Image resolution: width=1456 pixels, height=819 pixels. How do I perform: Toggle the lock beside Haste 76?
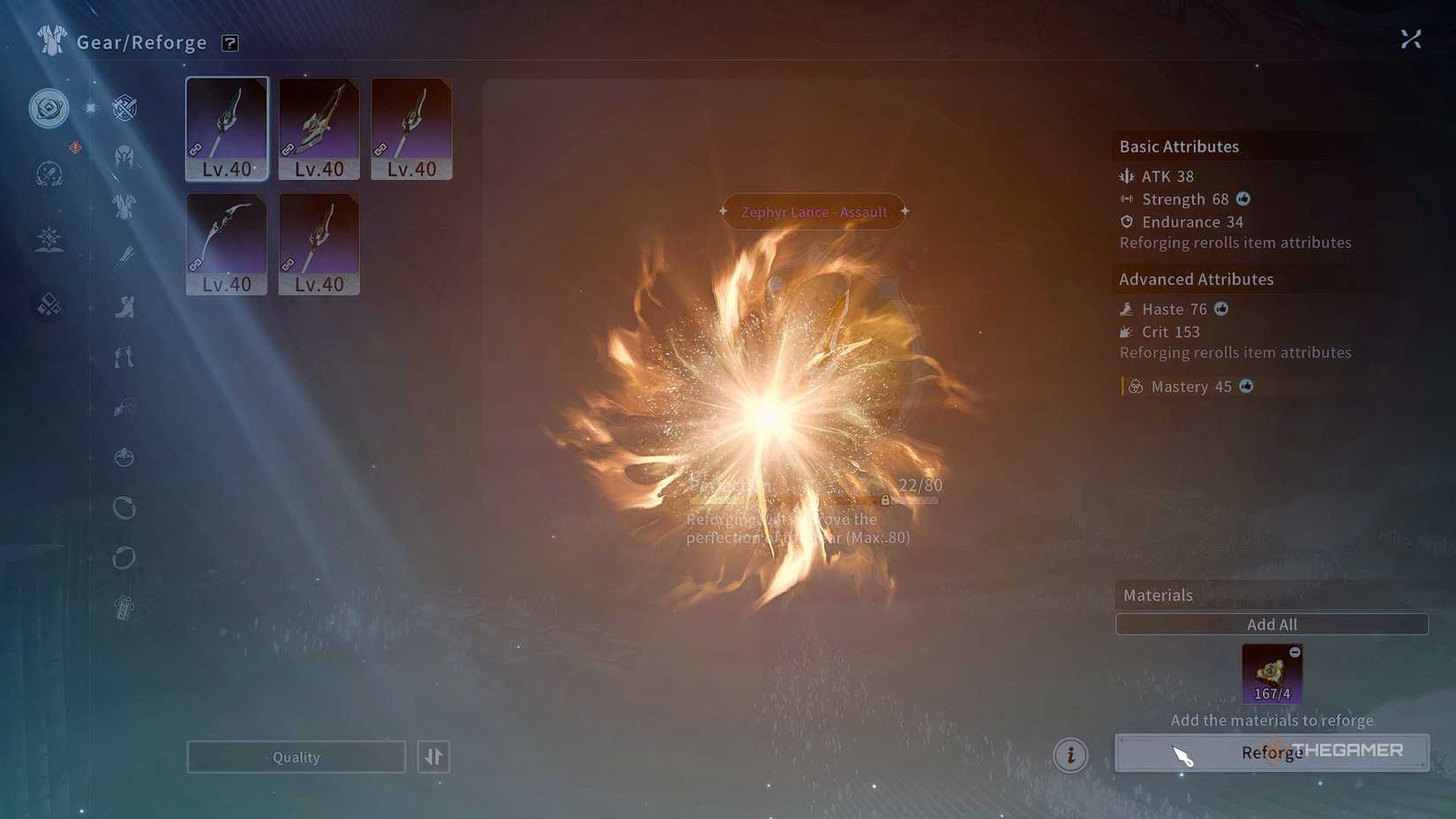point(1221,309)
